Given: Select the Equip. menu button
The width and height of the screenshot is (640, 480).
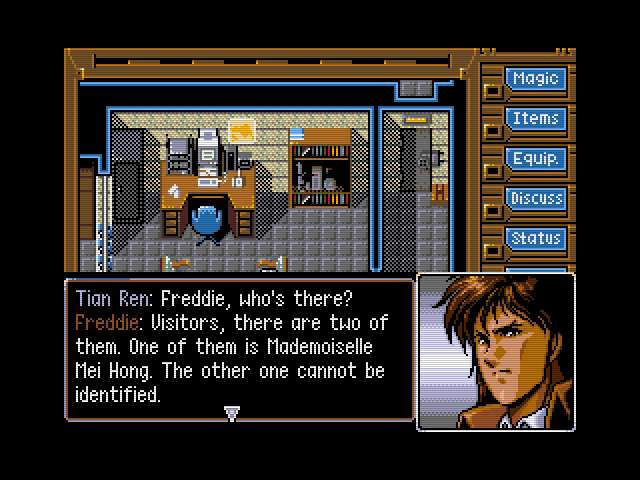Looking at the screenshot, I should tap(535, 159).
